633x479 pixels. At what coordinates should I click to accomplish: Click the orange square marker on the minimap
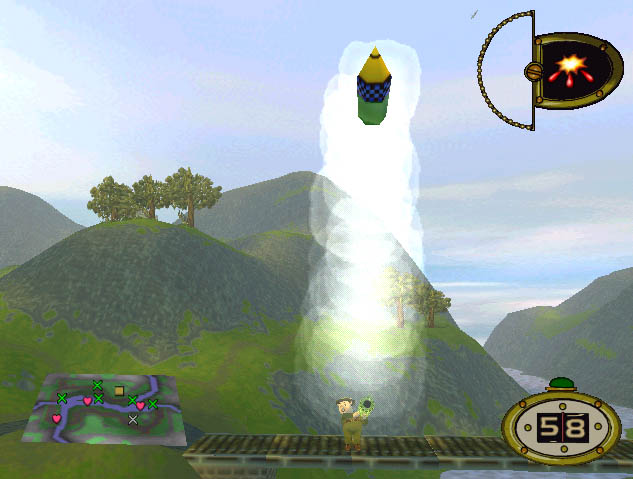tap(119, 390)
